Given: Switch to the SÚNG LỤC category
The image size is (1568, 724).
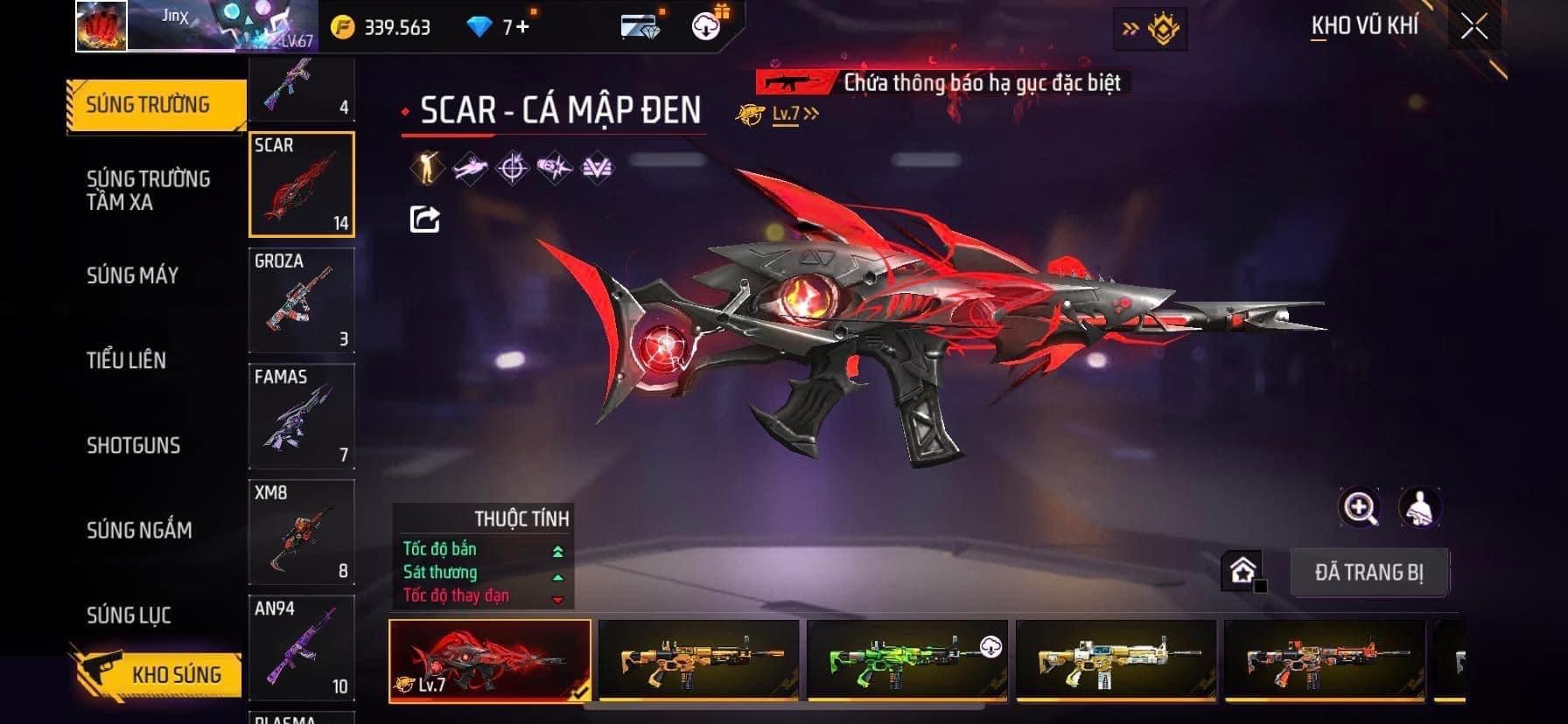Looking at the screenshot, I should coord(129,615).
